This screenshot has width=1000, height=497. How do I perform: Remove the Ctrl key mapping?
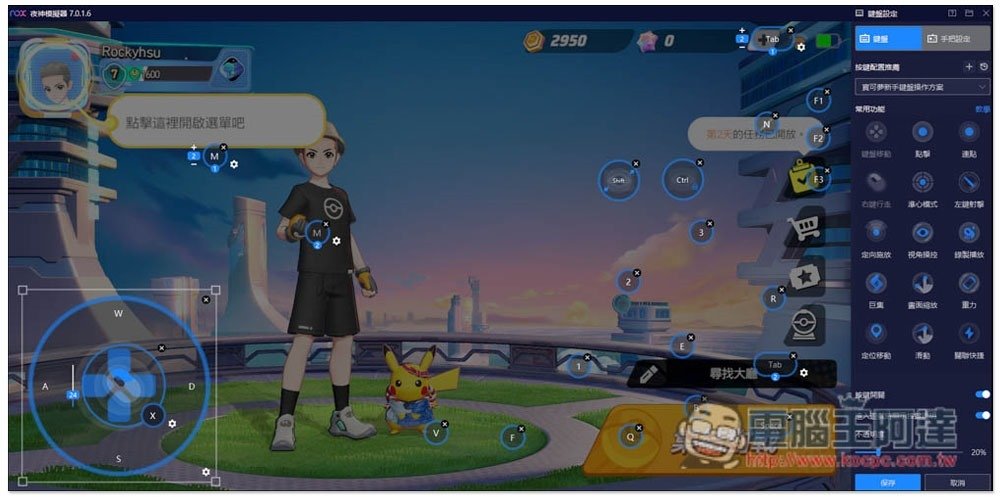(x=698, y=163)
